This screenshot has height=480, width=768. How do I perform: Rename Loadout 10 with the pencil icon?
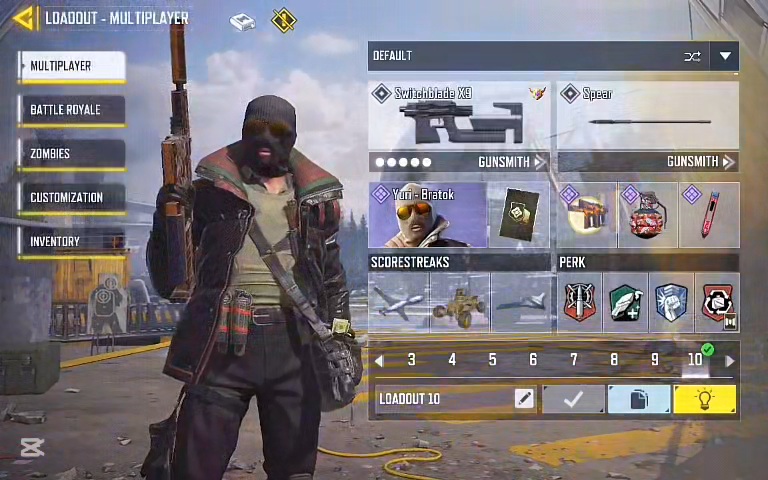pos(524,399)
